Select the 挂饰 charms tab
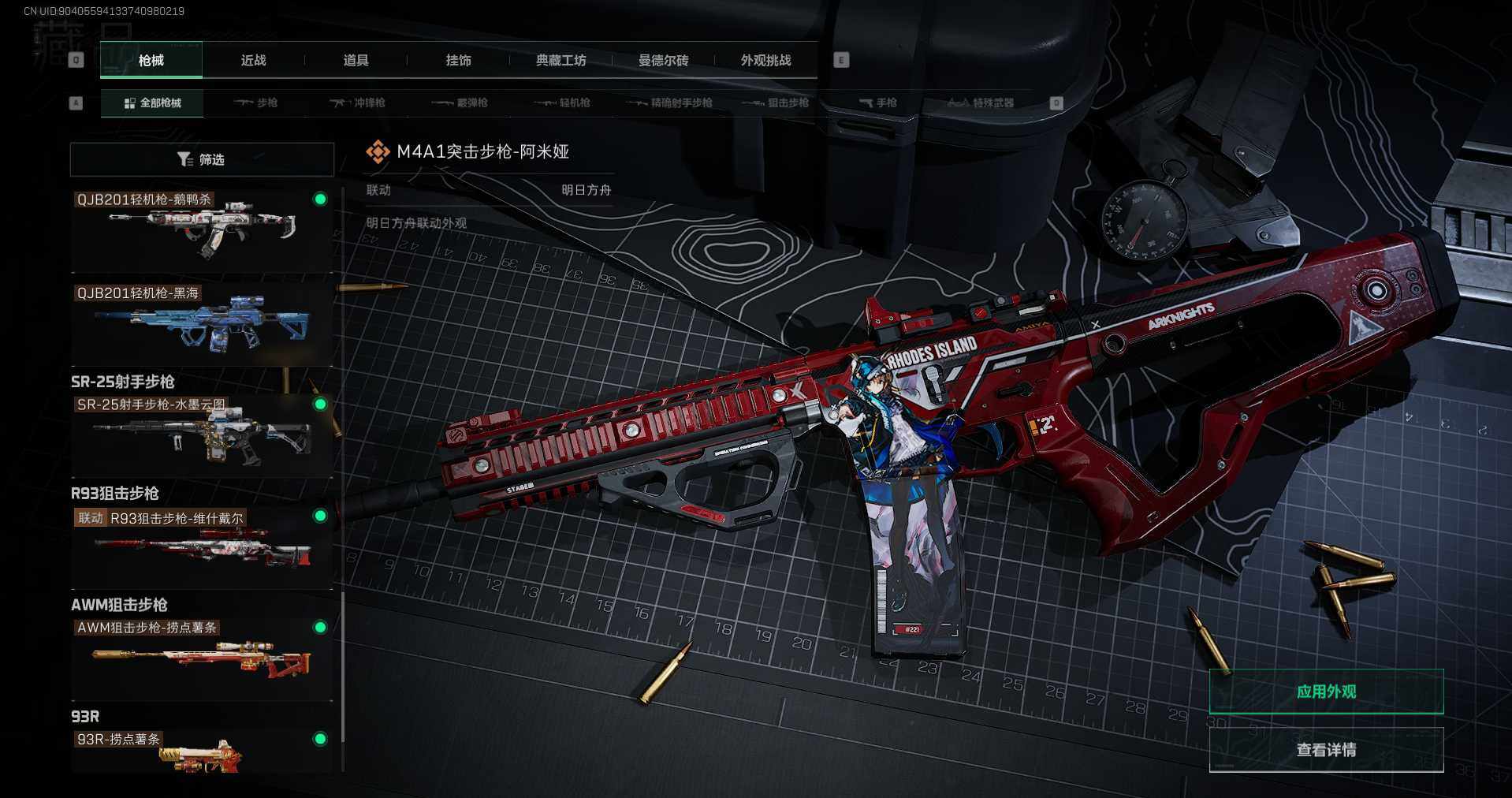Viewport: 1512px width, 798px height. tap(458, 61)
